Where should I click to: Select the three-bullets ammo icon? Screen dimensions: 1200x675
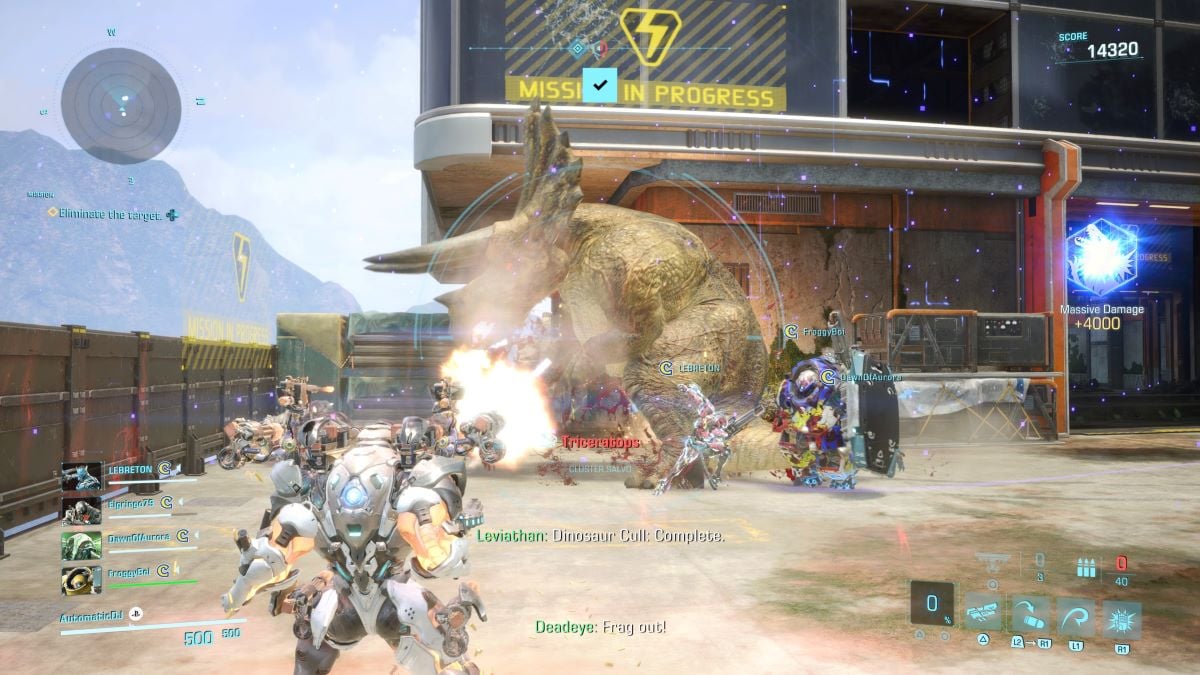(x=1086, y=567)
